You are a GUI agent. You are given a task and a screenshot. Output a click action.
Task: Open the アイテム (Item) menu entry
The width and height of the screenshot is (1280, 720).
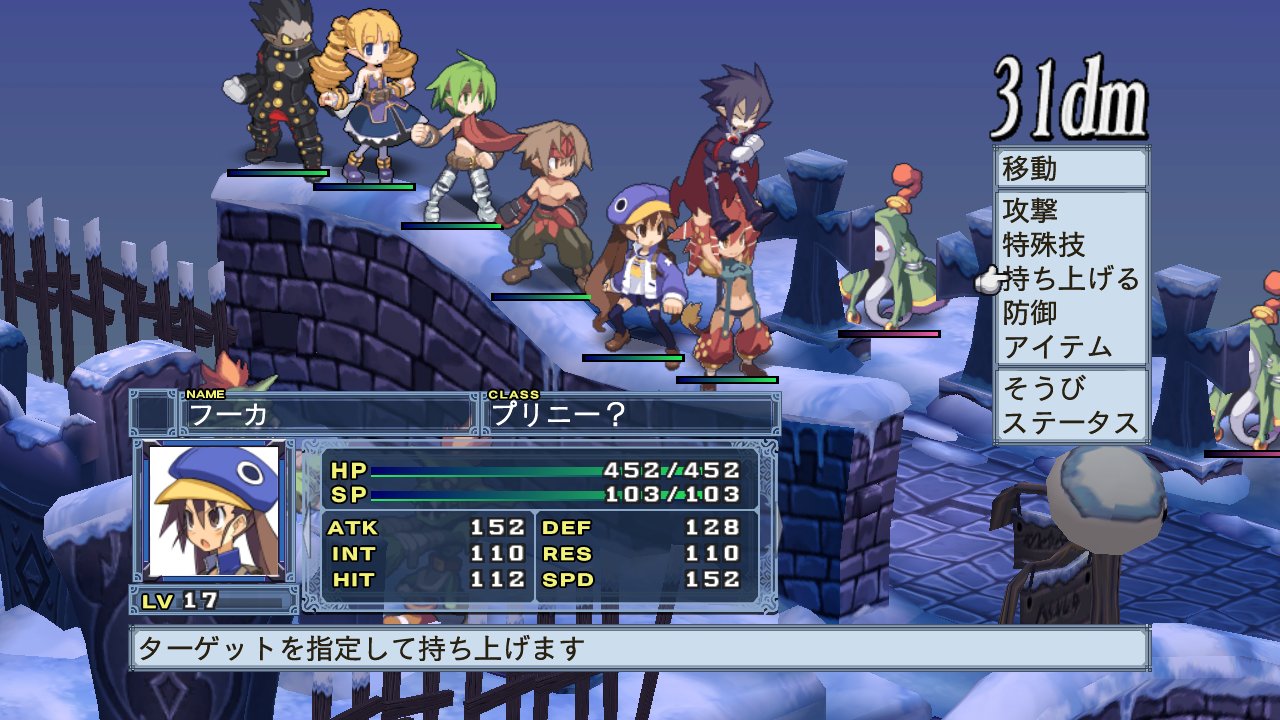click(x=1057, y=347)
